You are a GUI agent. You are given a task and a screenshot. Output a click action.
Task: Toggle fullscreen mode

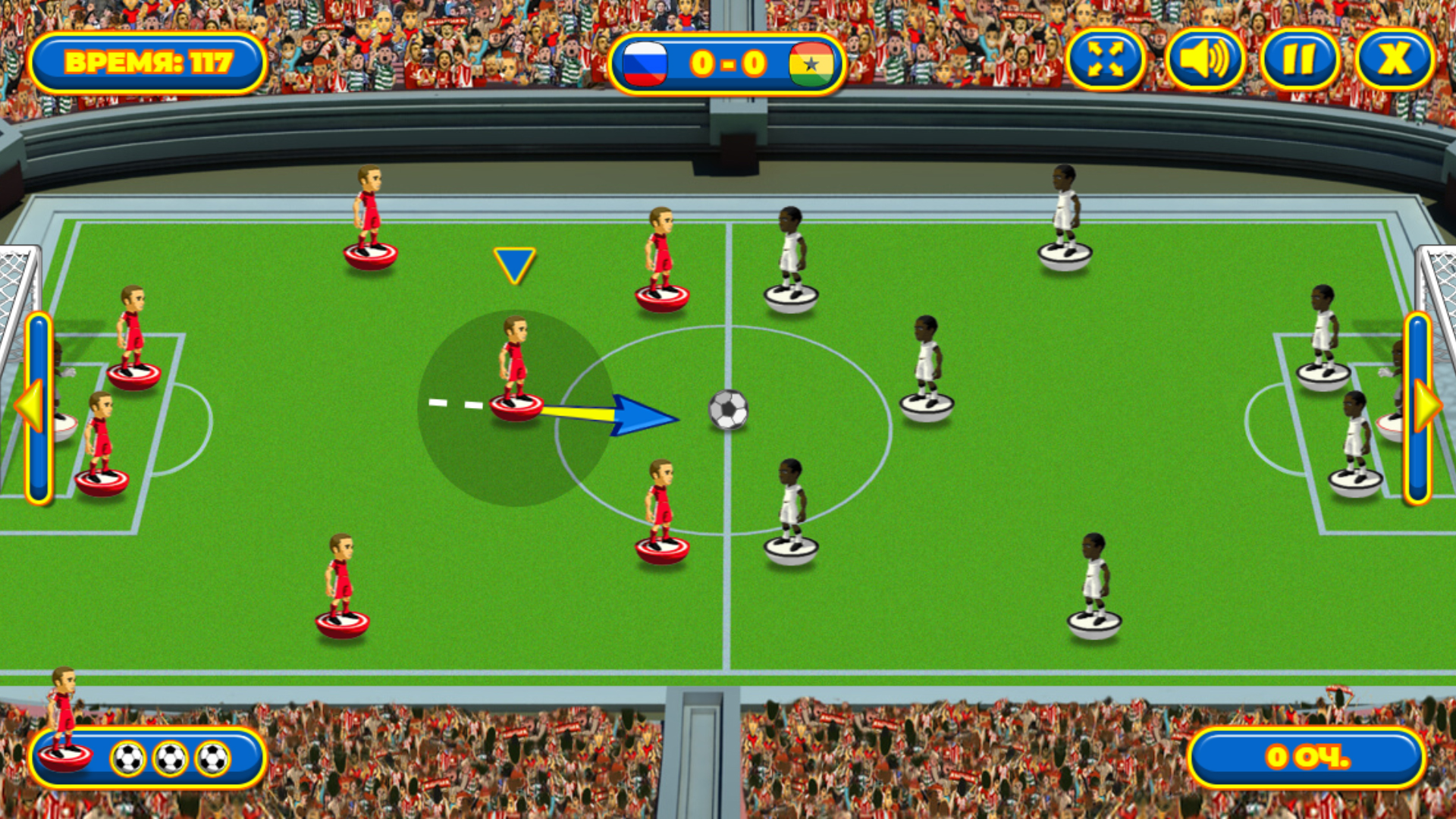click(x=1106, y=60)
